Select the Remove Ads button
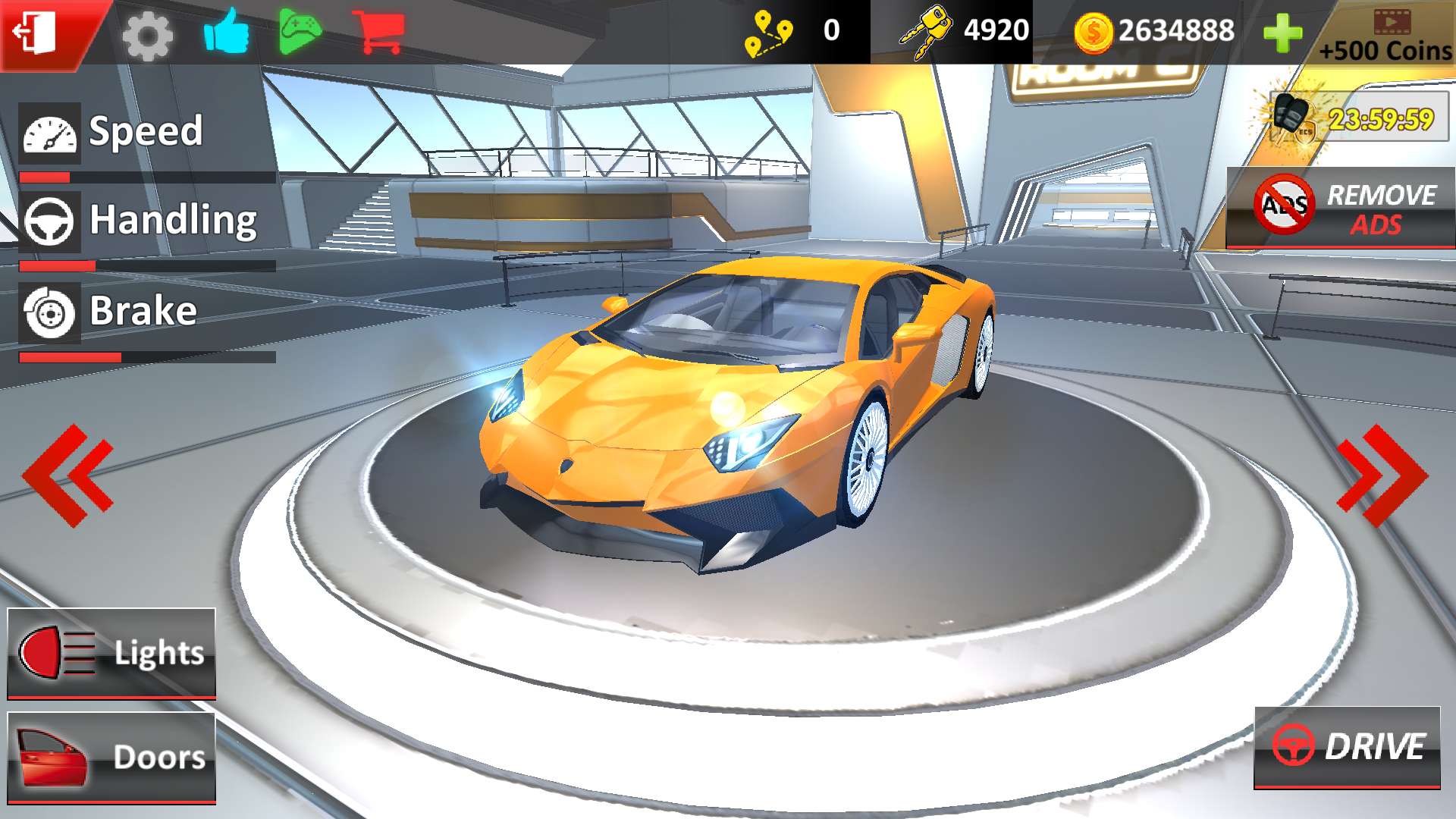1456x819 pixels. [1341, 209]
